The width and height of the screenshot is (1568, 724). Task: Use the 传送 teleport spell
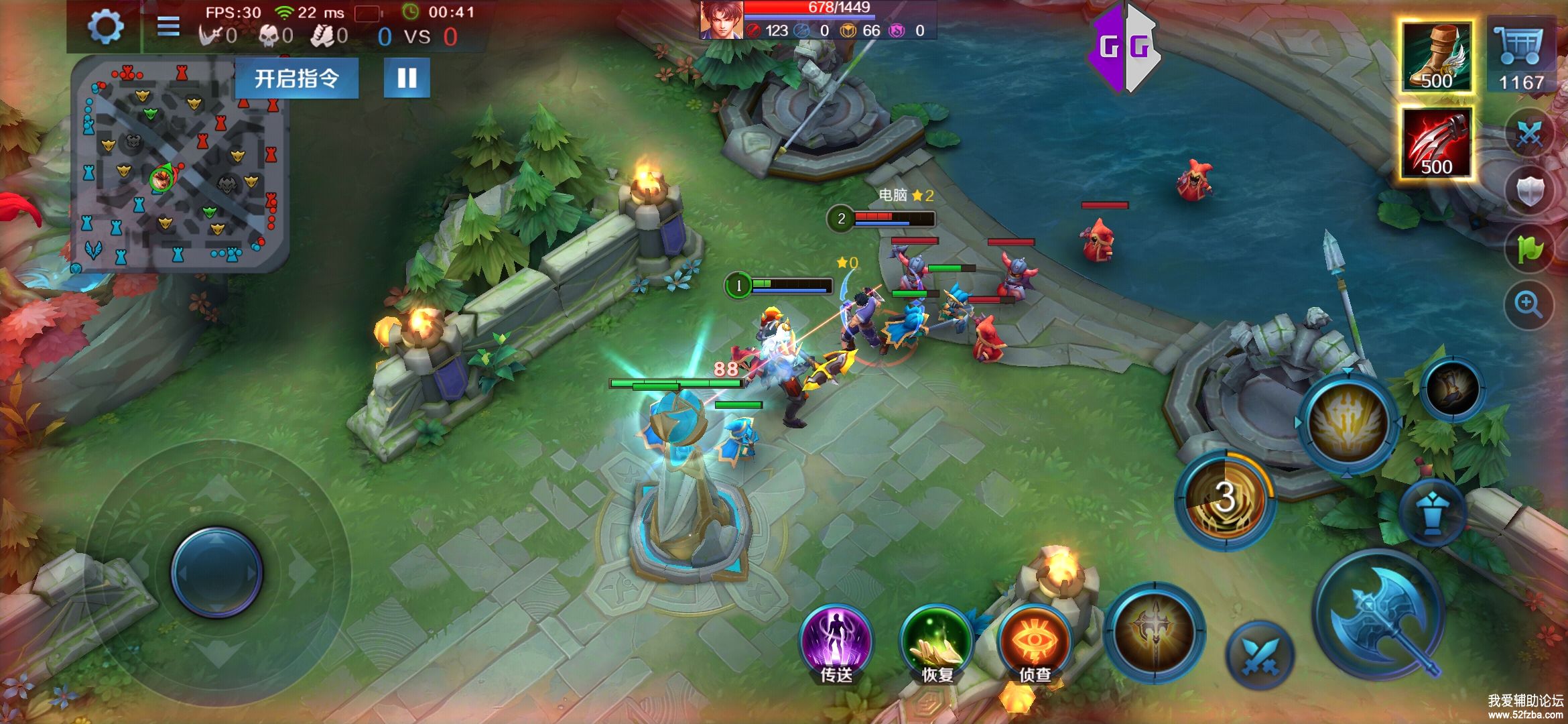(x=836, y=642)
